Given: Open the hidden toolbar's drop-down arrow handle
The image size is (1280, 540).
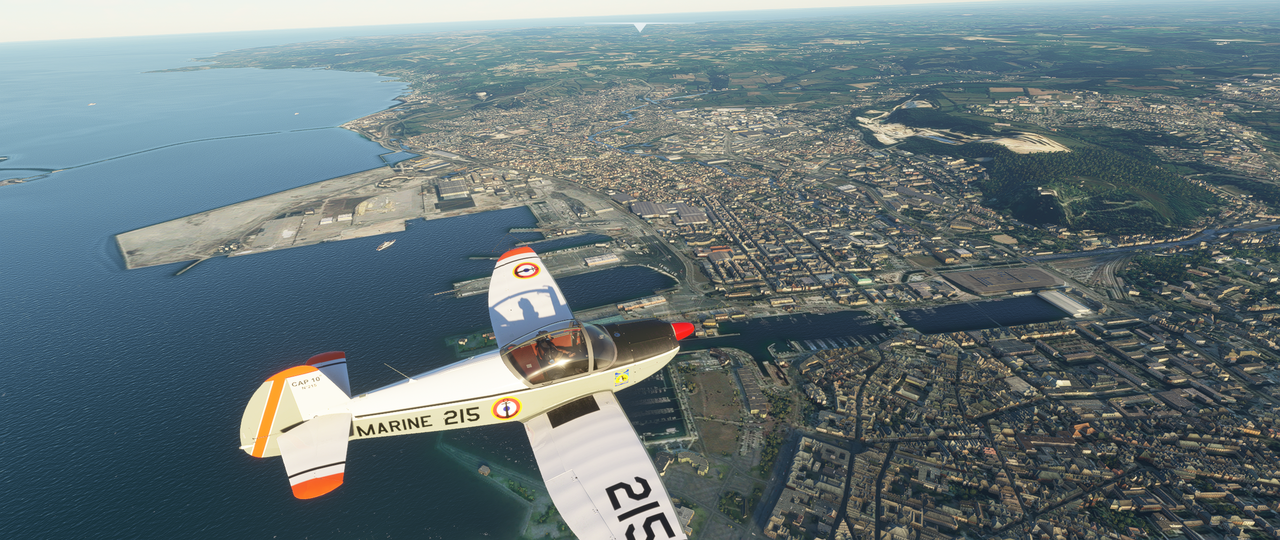Looking at the screenshot, I should tap(640, 27).
